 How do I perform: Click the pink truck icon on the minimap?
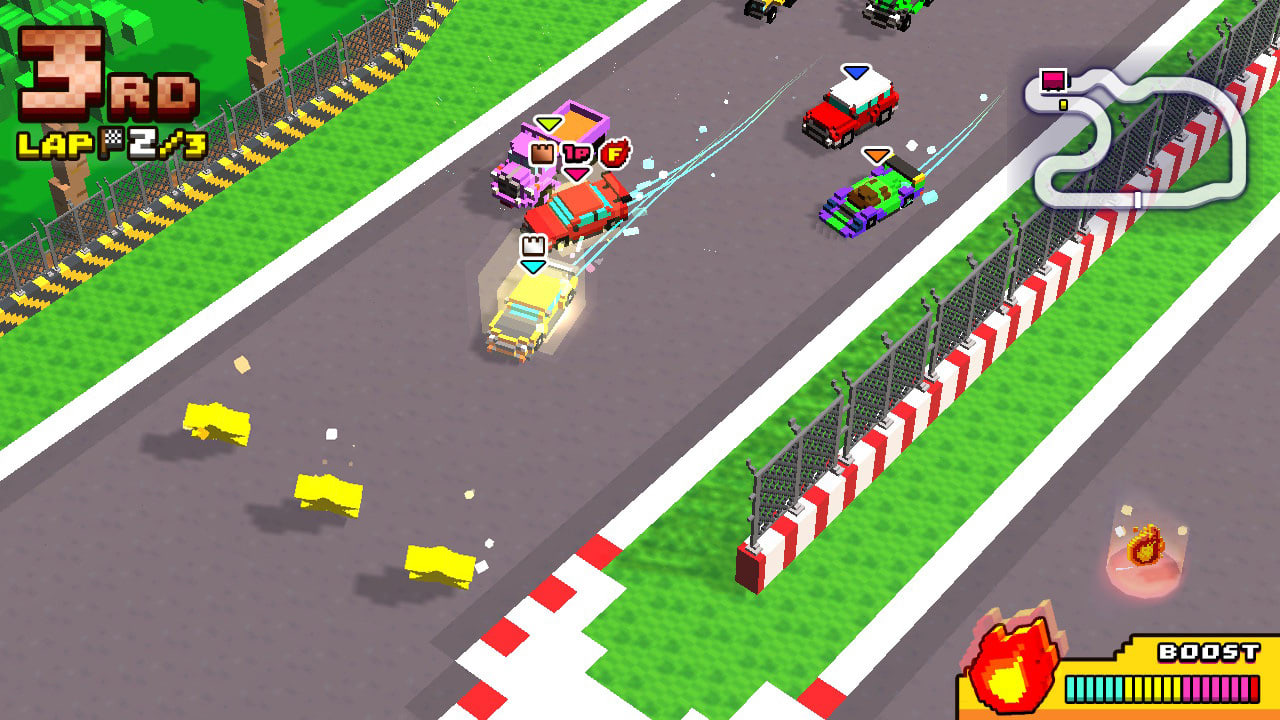pyautogui.click(x=1052, y=79)
